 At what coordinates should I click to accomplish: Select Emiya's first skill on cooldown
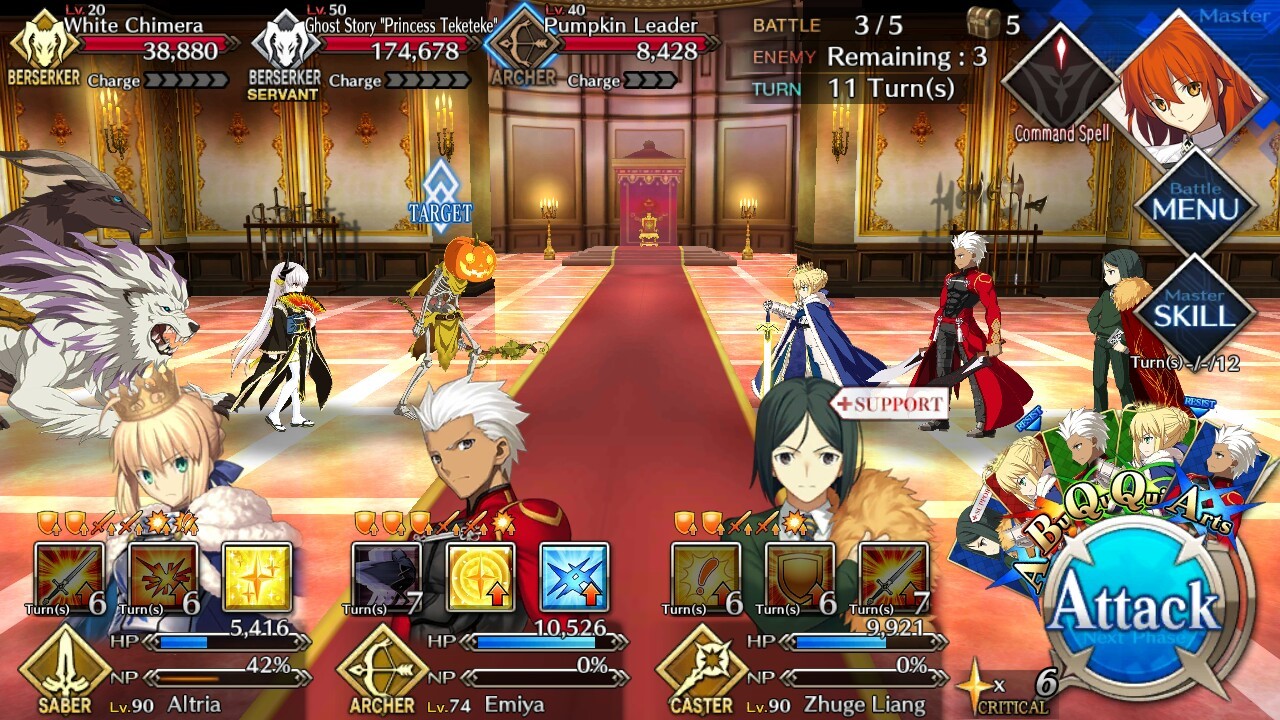(x=386, y=577)
